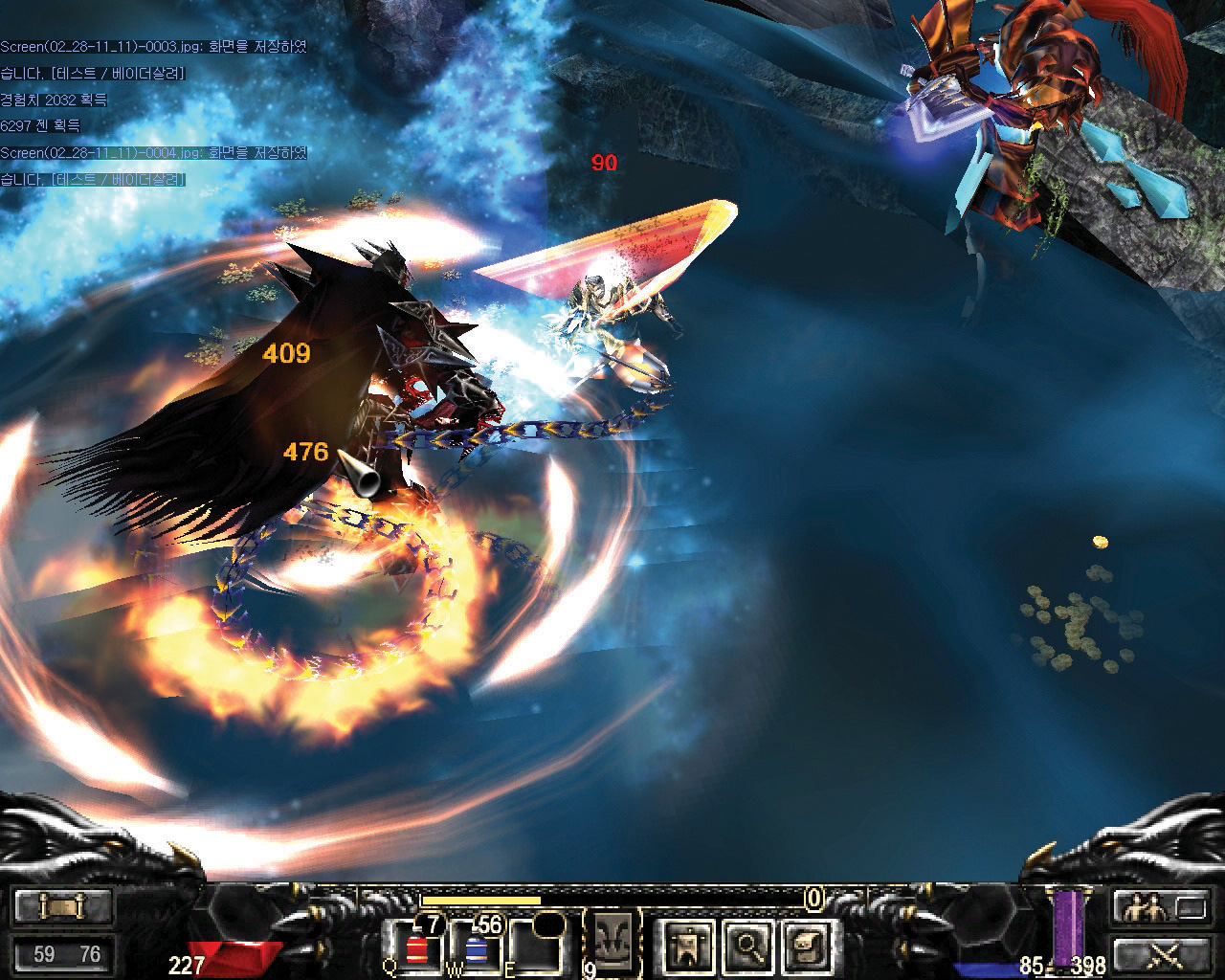The image size is (1225, 980).
Task: Use the red health potion slot
Action: point(416,947)
